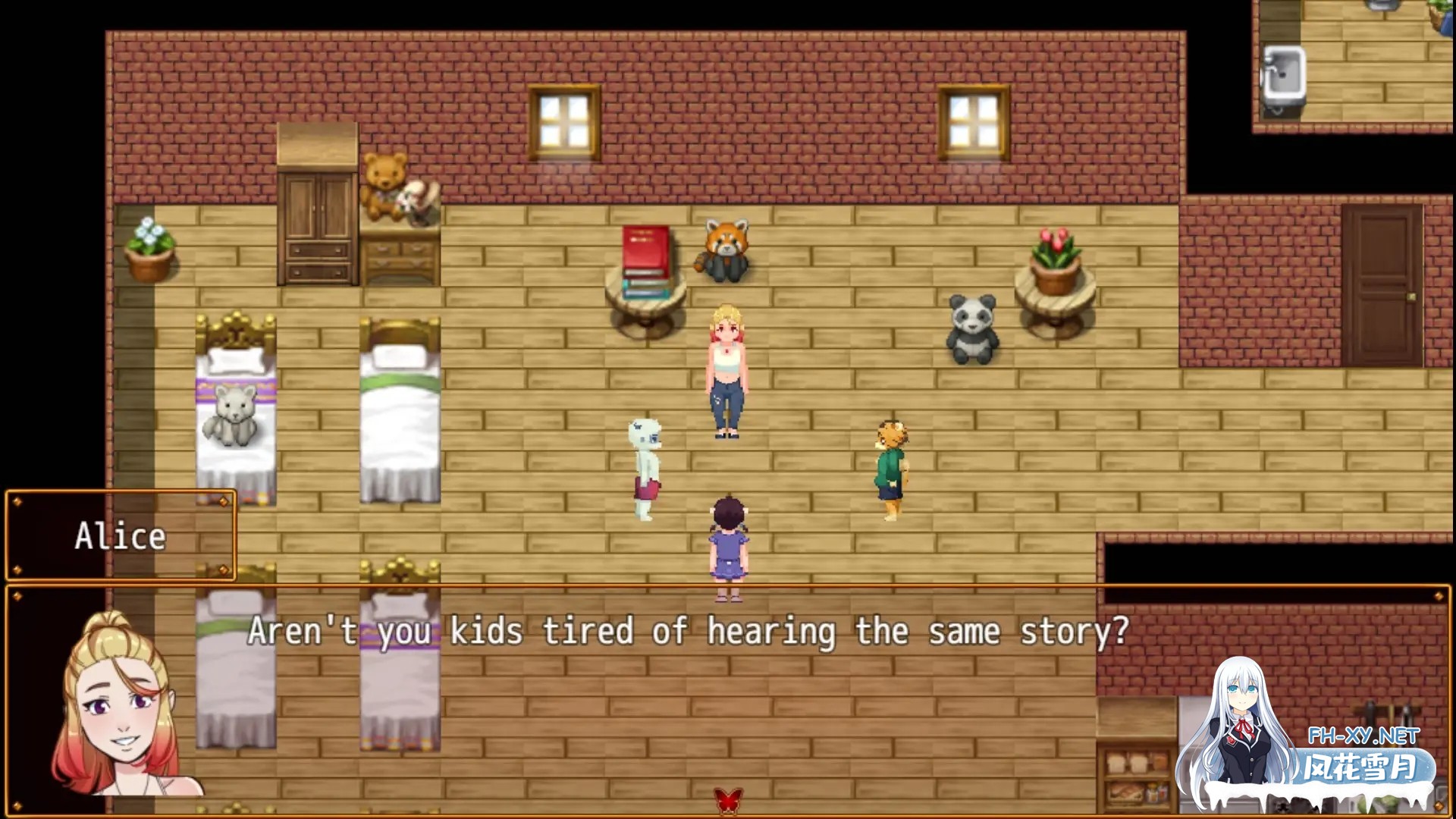This screenshot has height=819, width=1456.
Task: Advance the dialogue with the red butterfly indicator
Action: tap(728, 799)
